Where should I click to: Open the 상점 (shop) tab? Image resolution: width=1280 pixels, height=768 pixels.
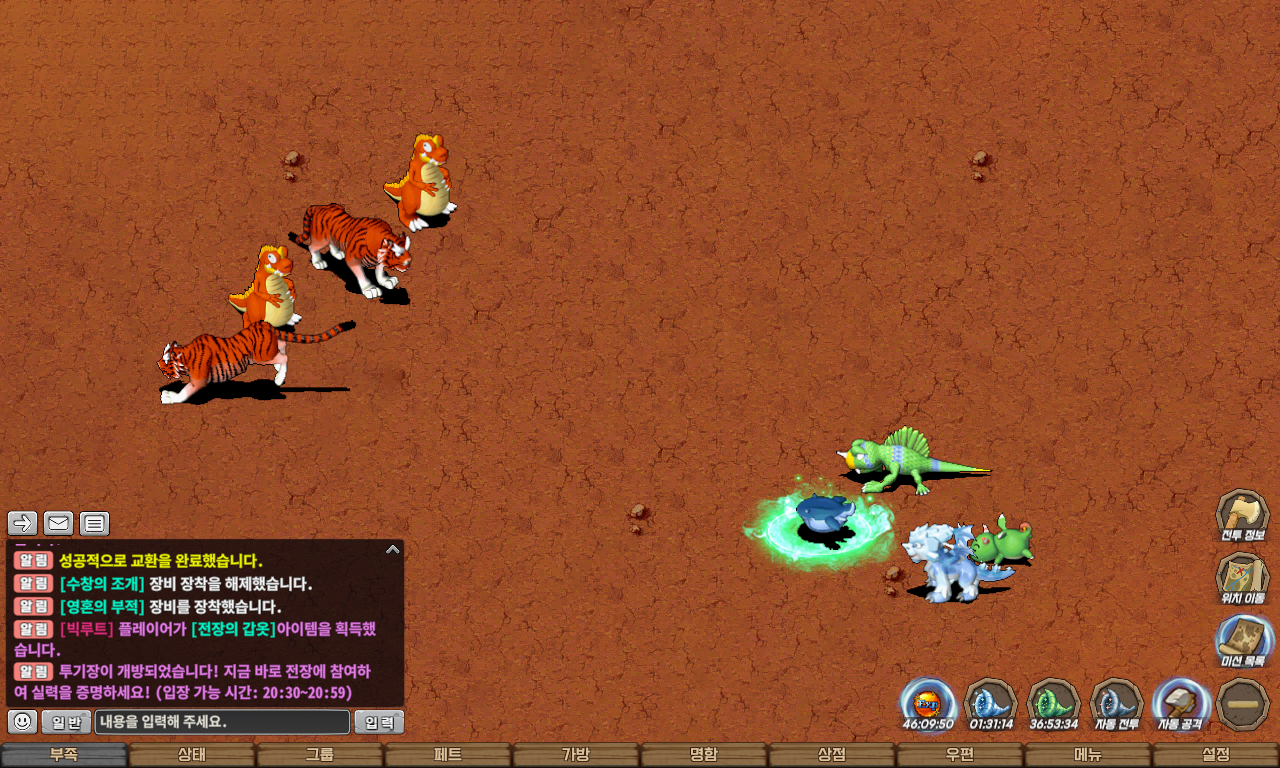[832, 755]
